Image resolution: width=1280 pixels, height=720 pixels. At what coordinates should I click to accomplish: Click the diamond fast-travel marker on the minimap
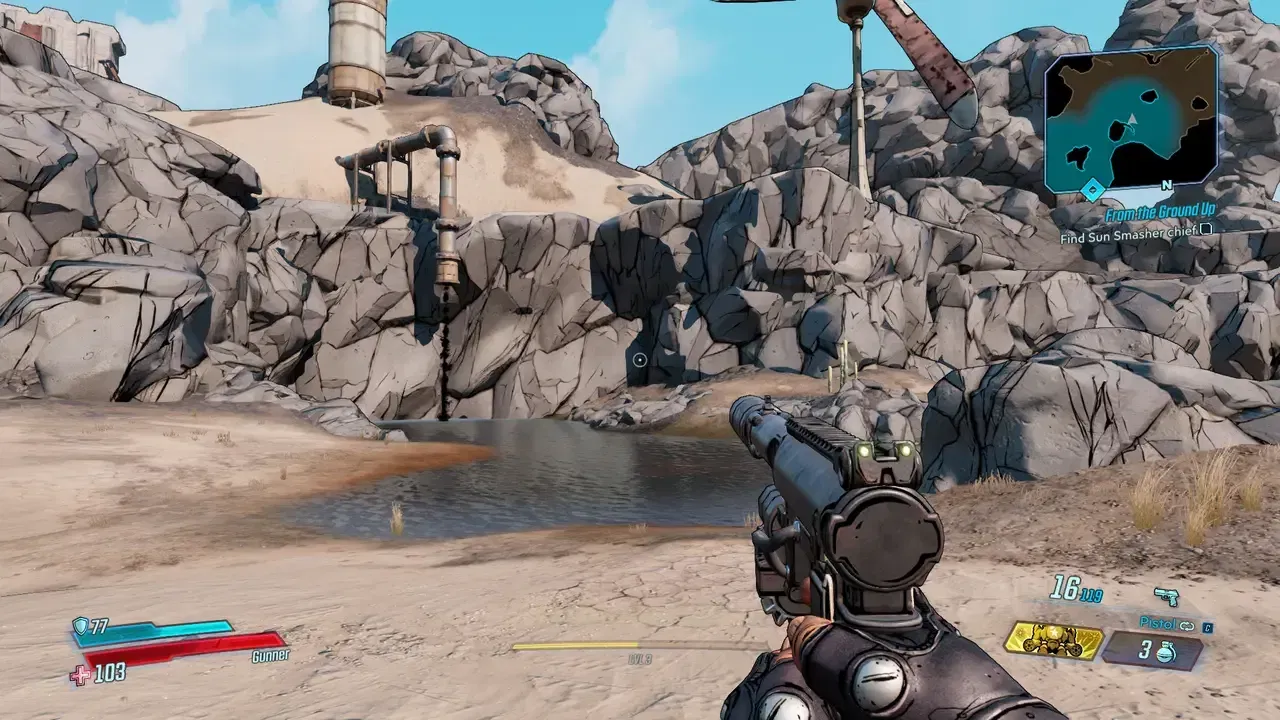(1092, 189)
